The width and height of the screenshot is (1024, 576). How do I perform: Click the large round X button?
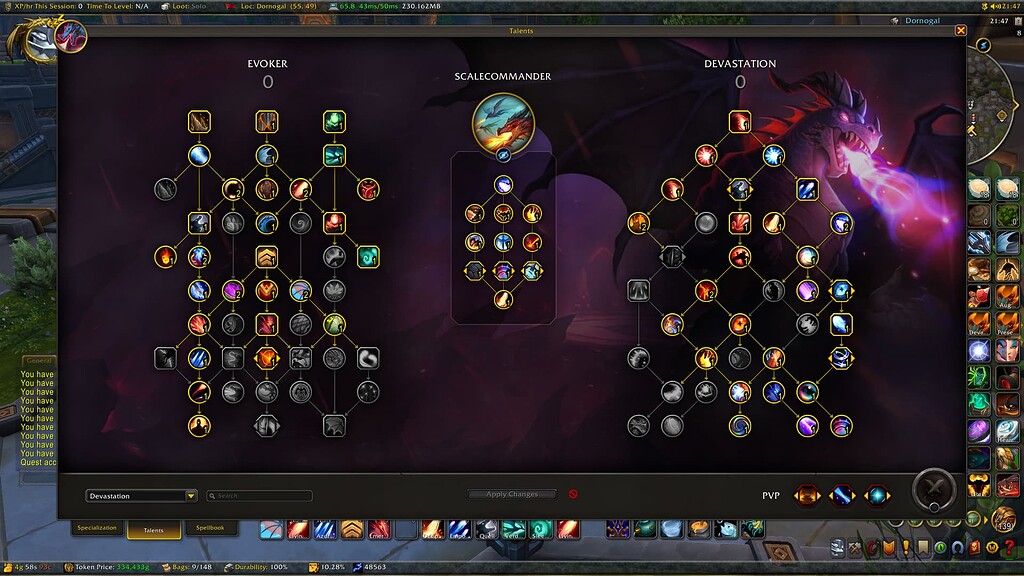click(934, 491)
